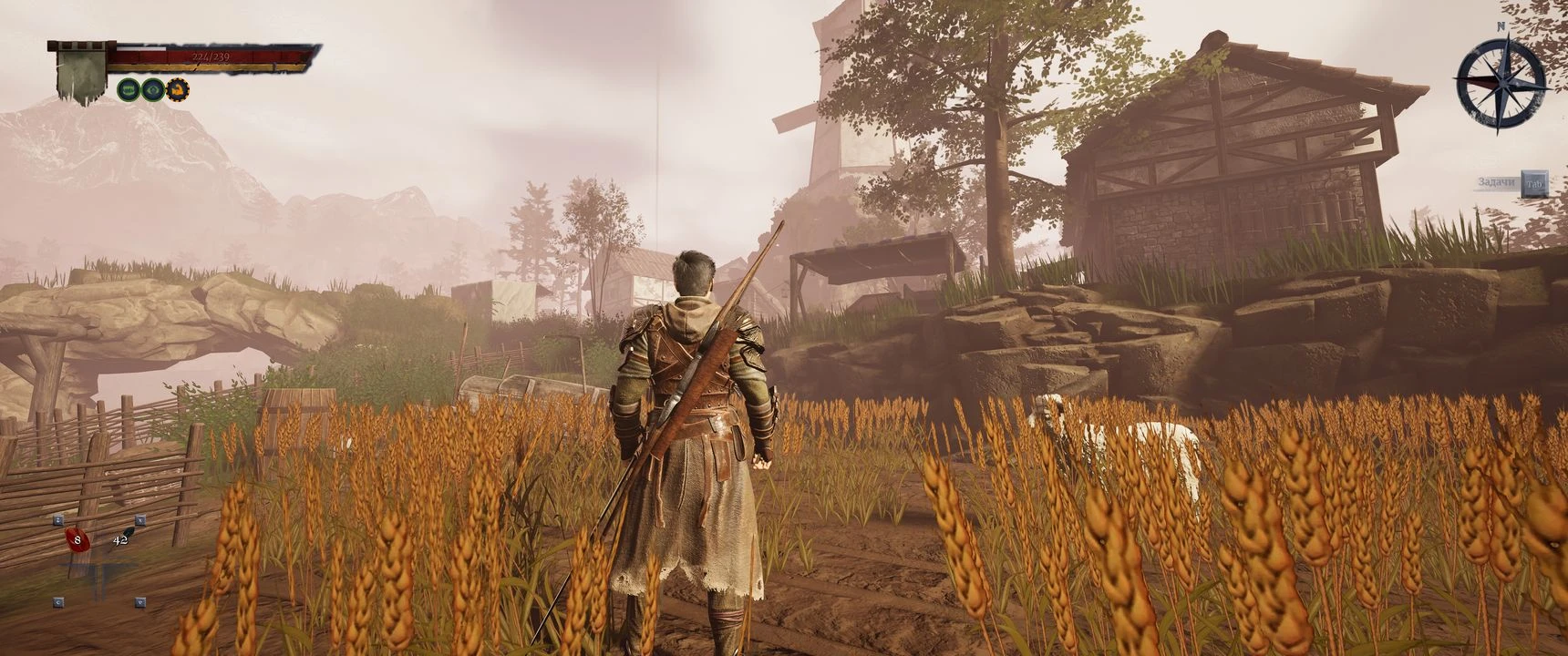Select the green bite buff icon

tap(129, 90)
